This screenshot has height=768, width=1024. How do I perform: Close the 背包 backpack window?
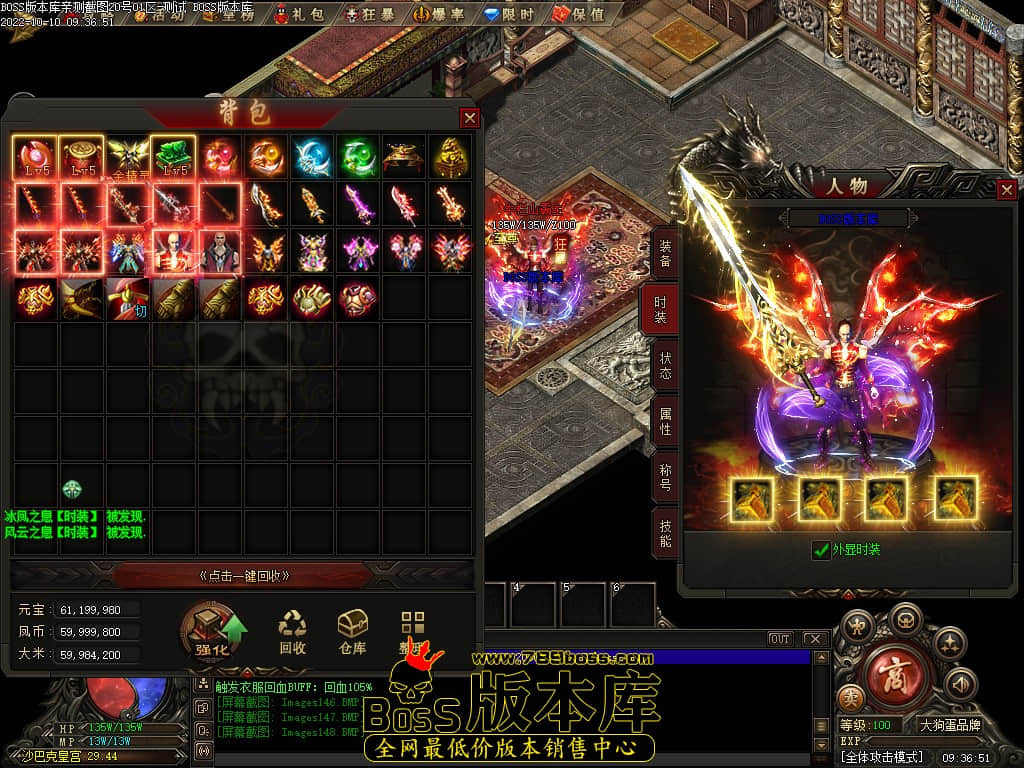click(x=469, y=118)
